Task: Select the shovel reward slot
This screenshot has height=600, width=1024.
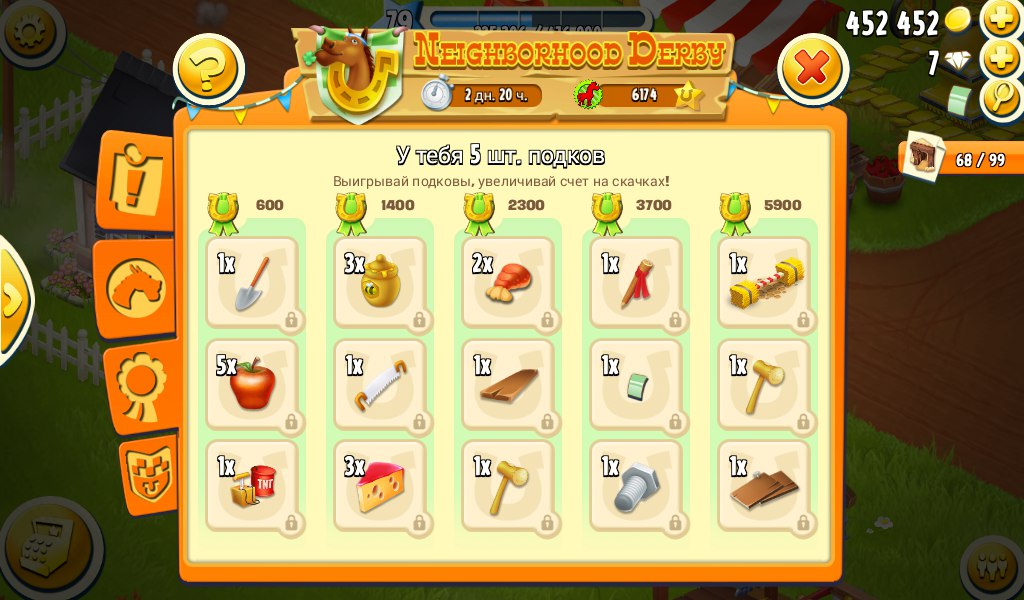Action: pos(252,283)
